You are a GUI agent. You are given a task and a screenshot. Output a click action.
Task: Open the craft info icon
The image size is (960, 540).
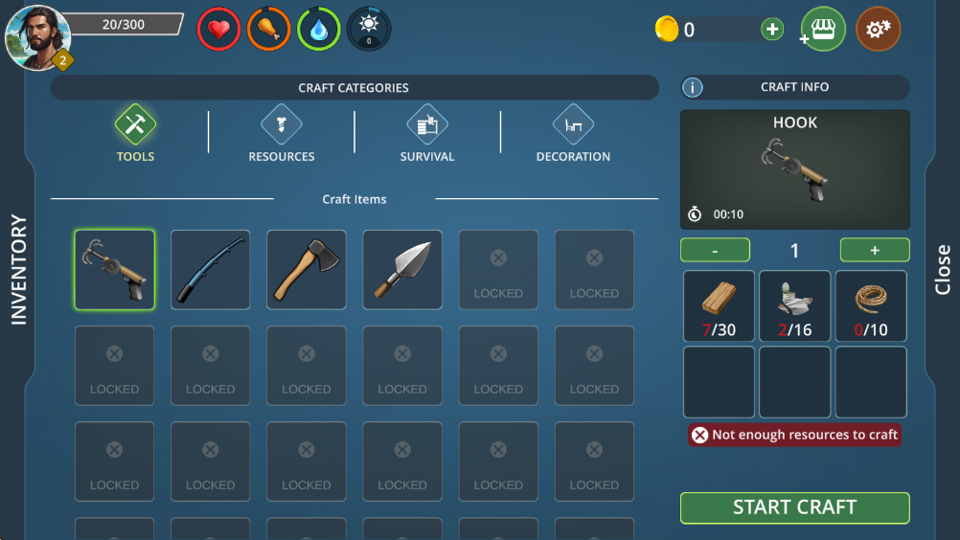(x=692, y=88)
